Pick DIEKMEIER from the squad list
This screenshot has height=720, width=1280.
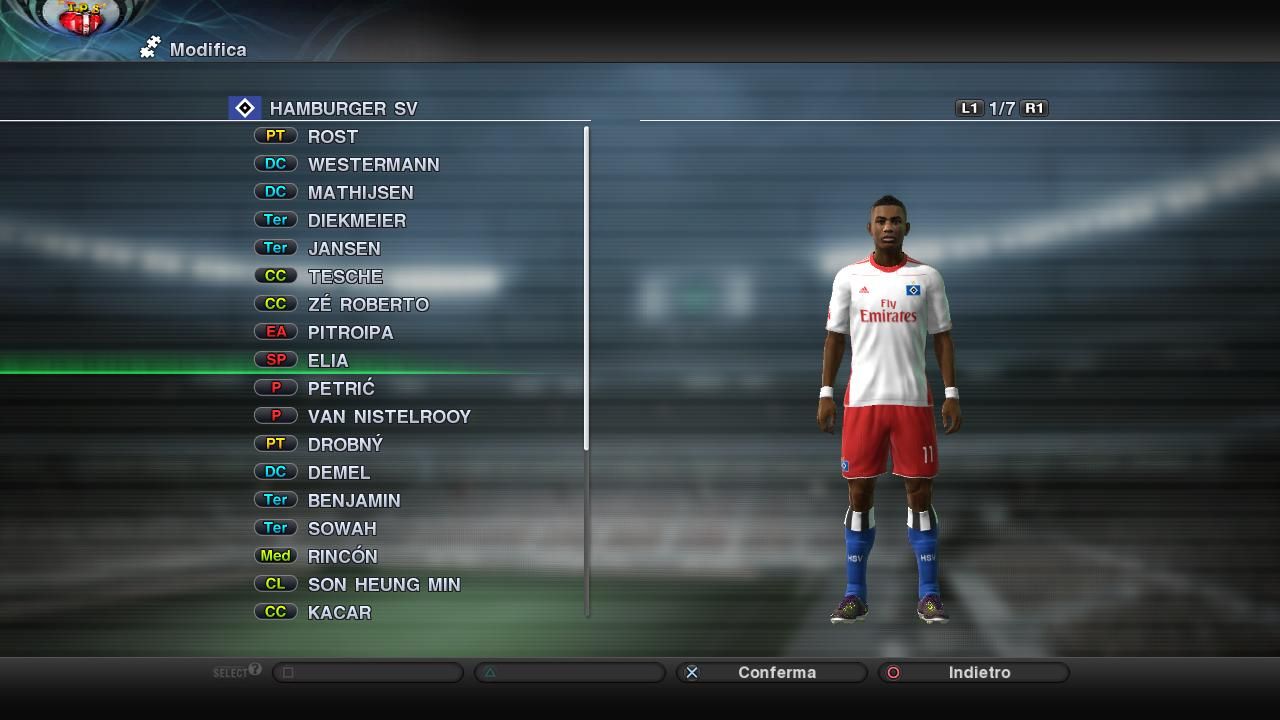pos(356,221)
